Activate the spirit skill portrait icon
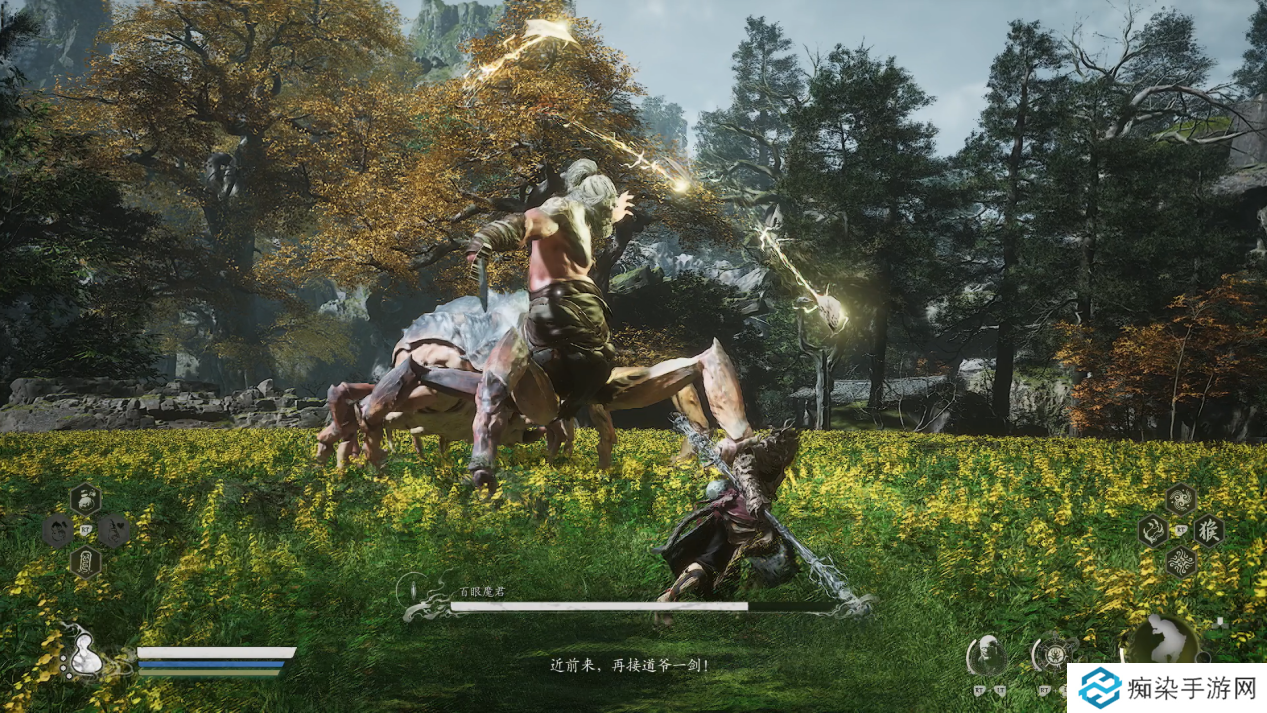 coord(986,656)
